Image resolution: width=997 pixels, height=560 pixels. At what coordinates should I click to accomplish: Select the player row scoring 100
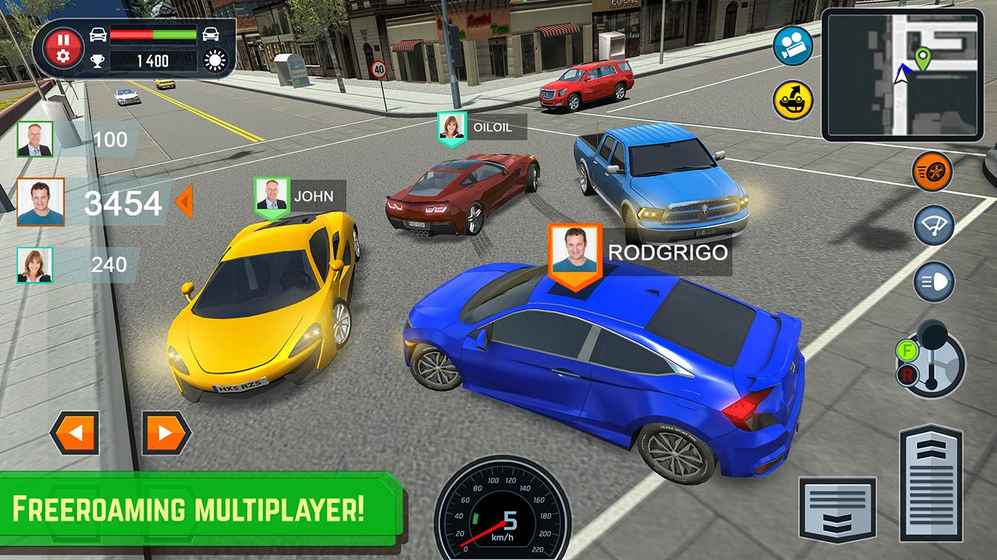click(75, 139)
